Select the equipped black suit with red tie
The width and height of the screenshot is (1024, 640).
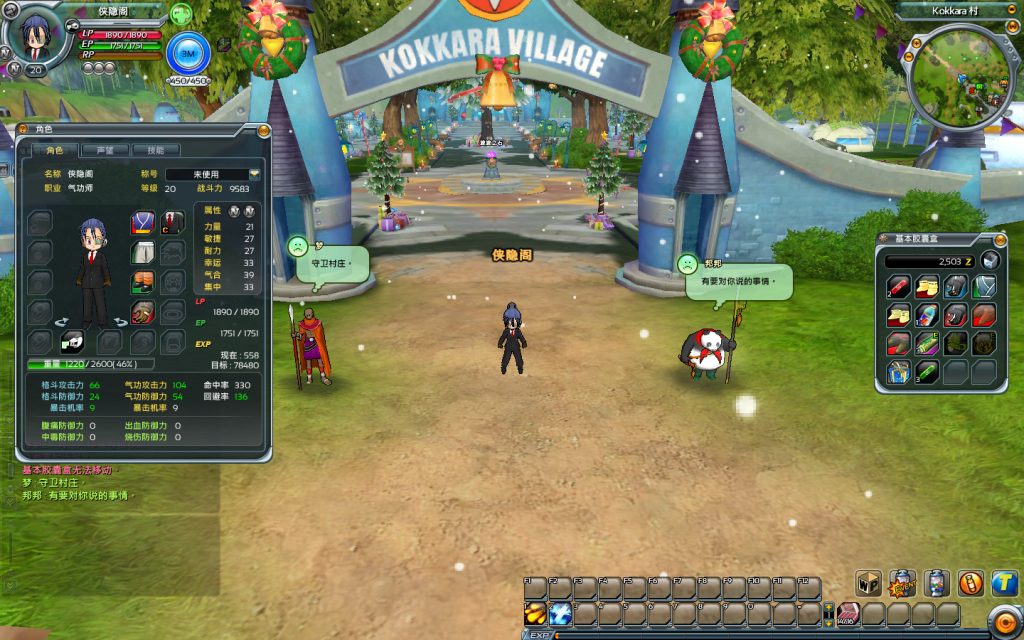point(173,223)
